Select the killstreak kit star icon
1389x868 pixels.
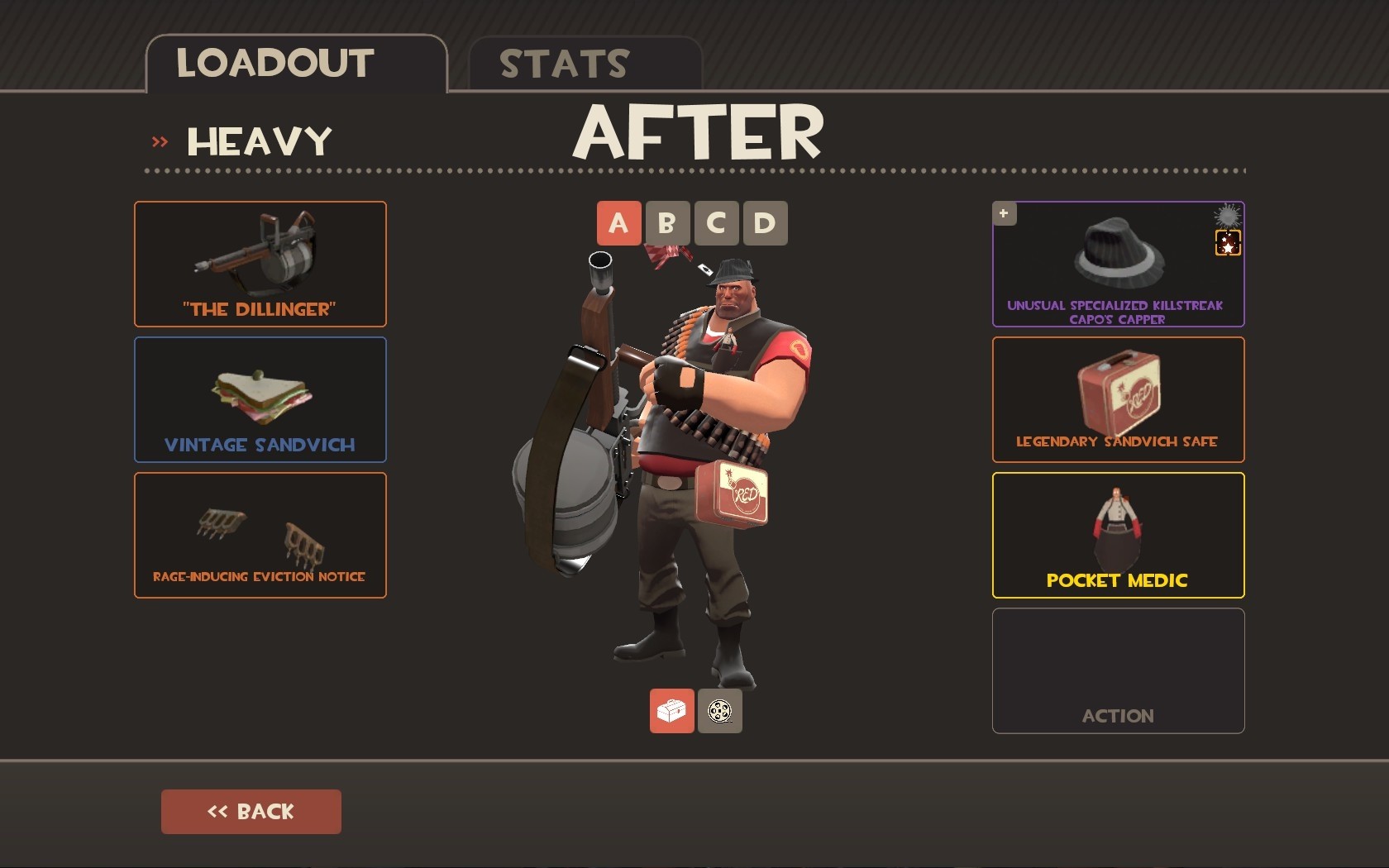pyautogui.click(x=1227, y=244)
